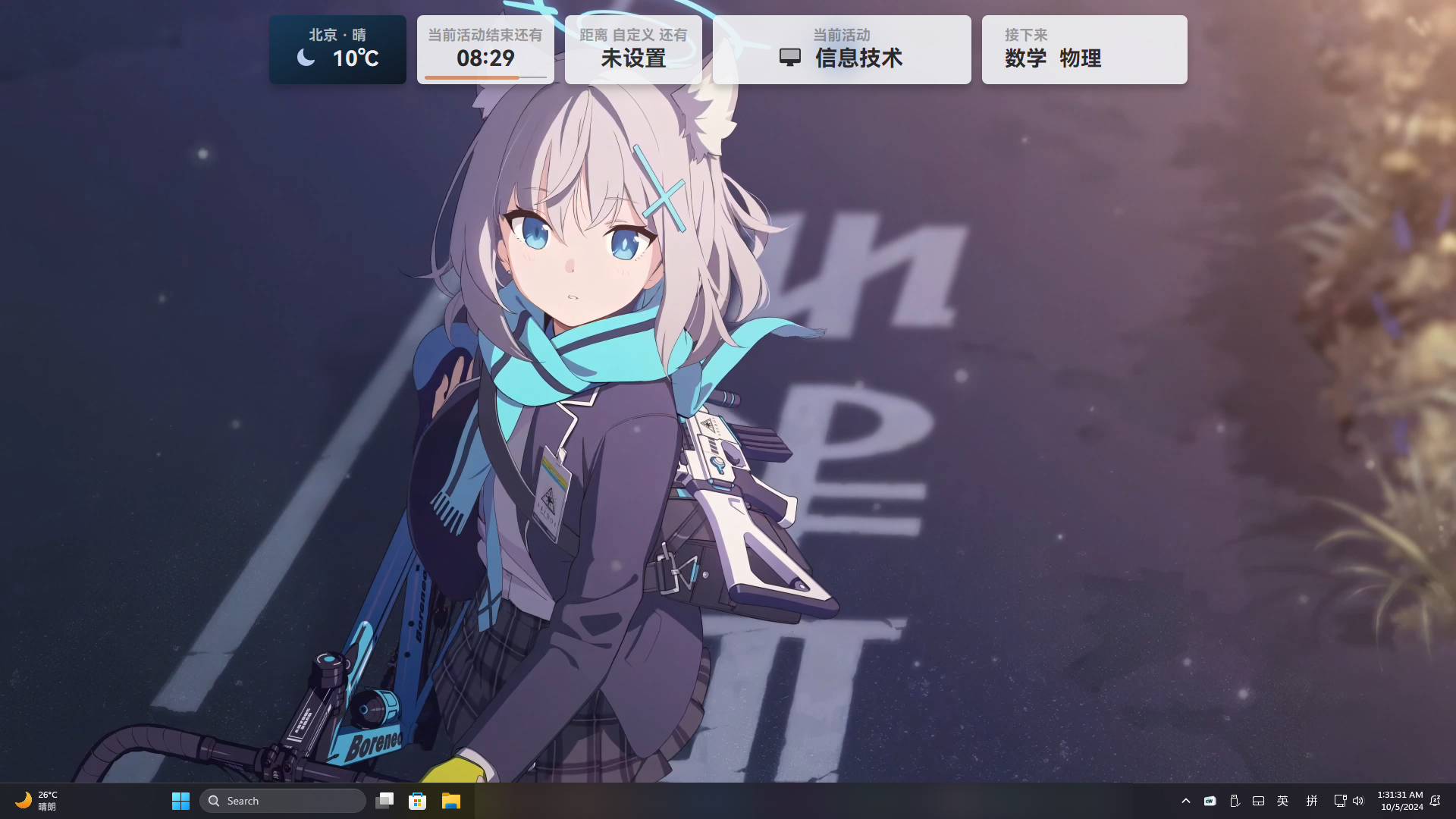Open the volume control in system tray
The width and height of the screenshot is (1456, 819).
(x=1360, y=800)
